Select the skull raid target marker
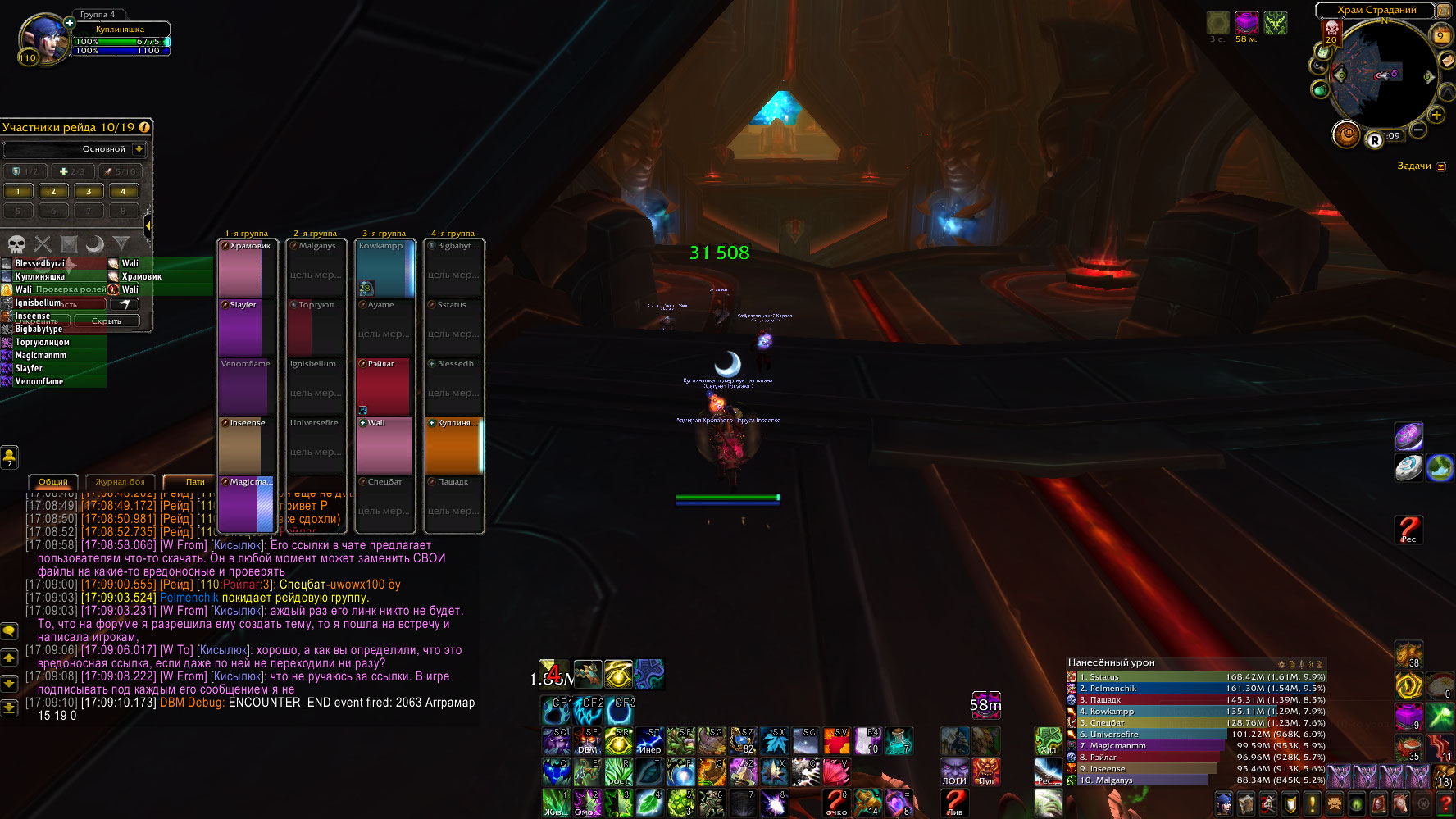Image resolution: width=1456 pixels, height=819 pixels. click(x=16, y=243)
